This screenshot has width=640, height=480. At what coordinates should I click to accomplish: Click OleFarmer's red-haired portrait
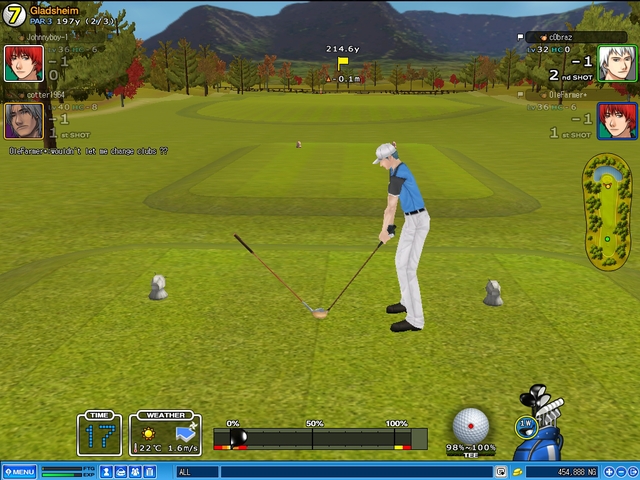616,121
